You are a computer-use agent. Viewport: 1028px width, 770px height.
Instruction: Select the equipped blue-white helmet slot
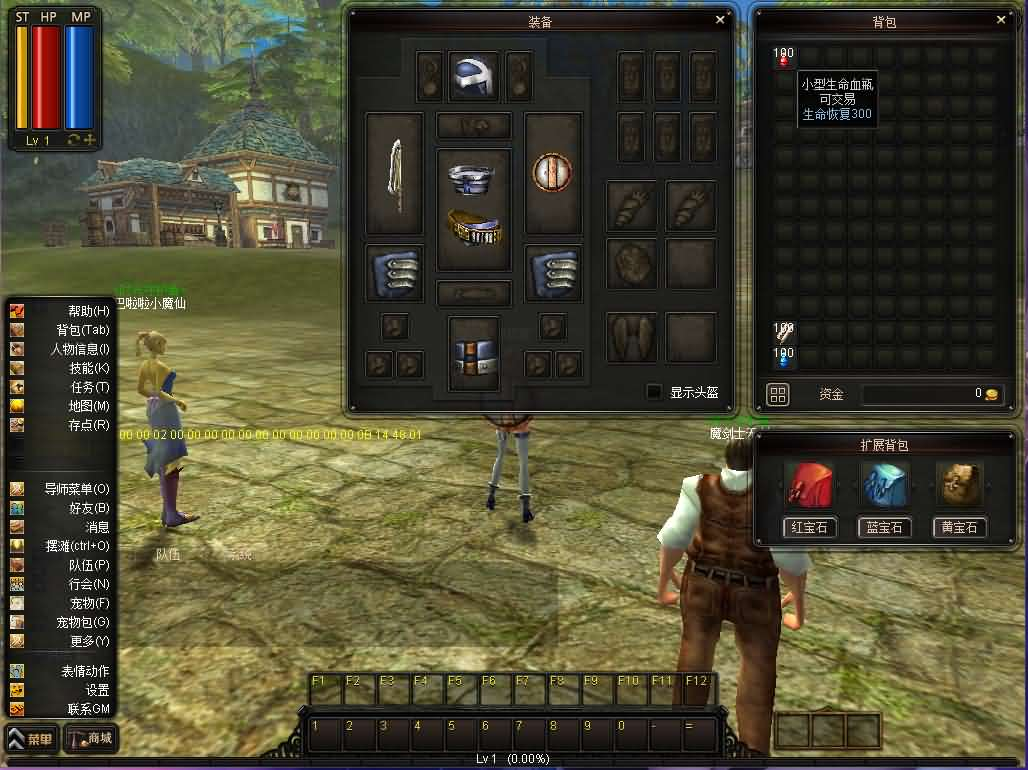point(473,76)
